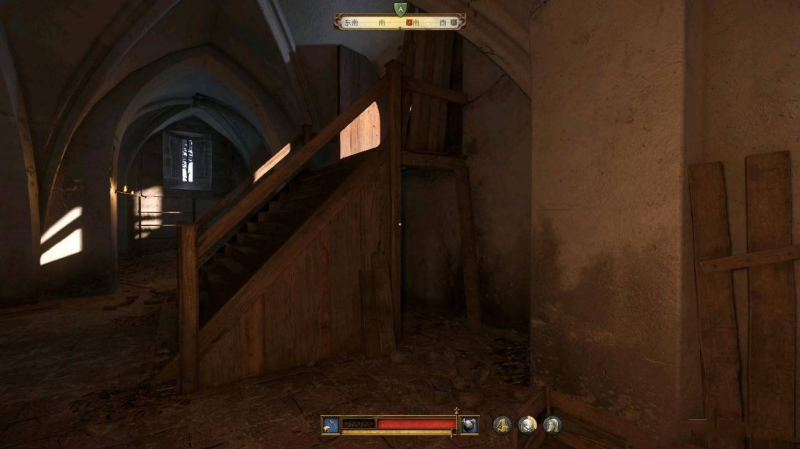Click the compass bar at the top
The width and height of the screenshot is (800, 449).
(399, 21)
